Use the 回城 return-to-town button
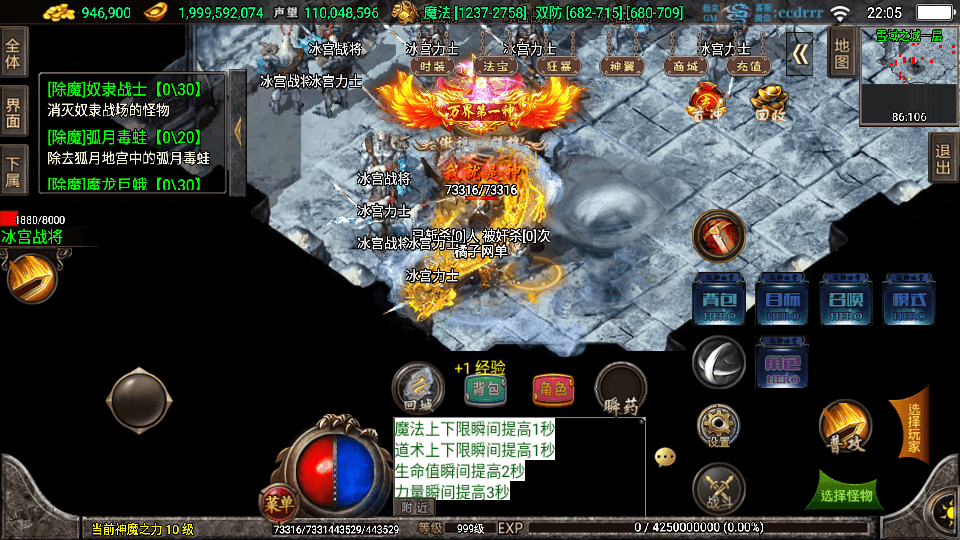 tap(417, 389)
